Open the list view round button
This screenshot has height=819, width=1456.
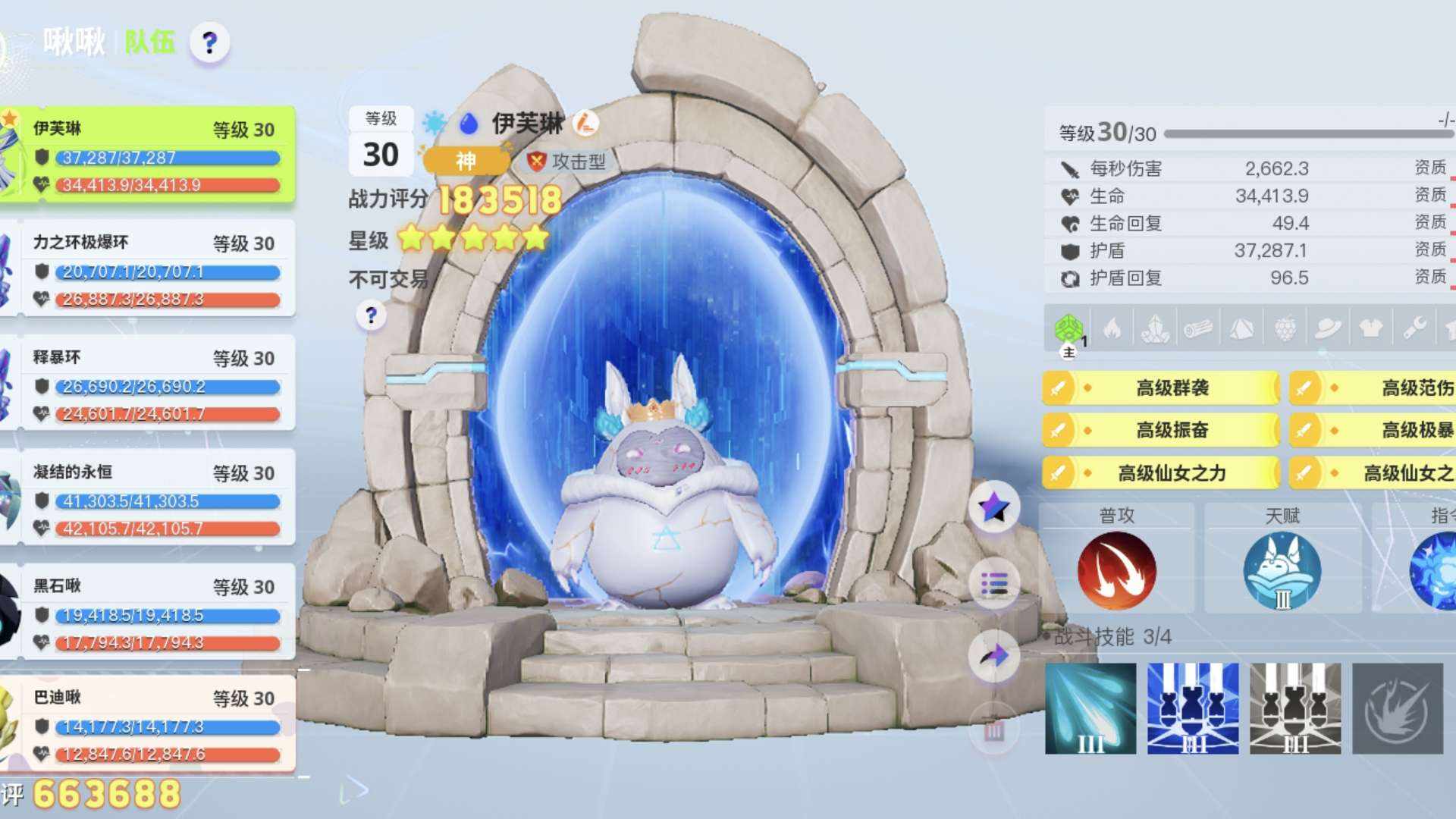click(x=994, y=584)
